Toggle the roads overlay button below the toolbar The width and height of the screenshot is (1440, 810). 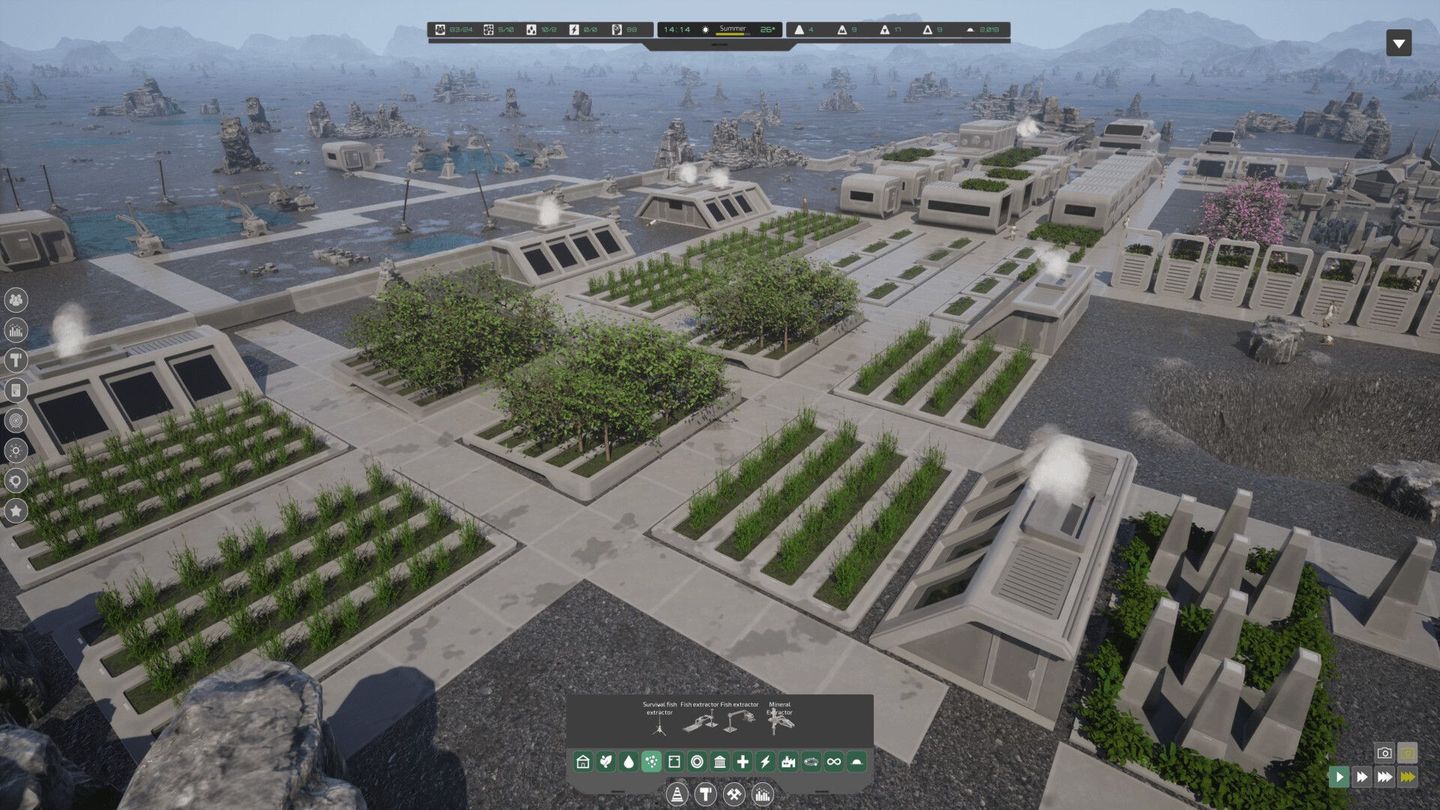[678, 793]
